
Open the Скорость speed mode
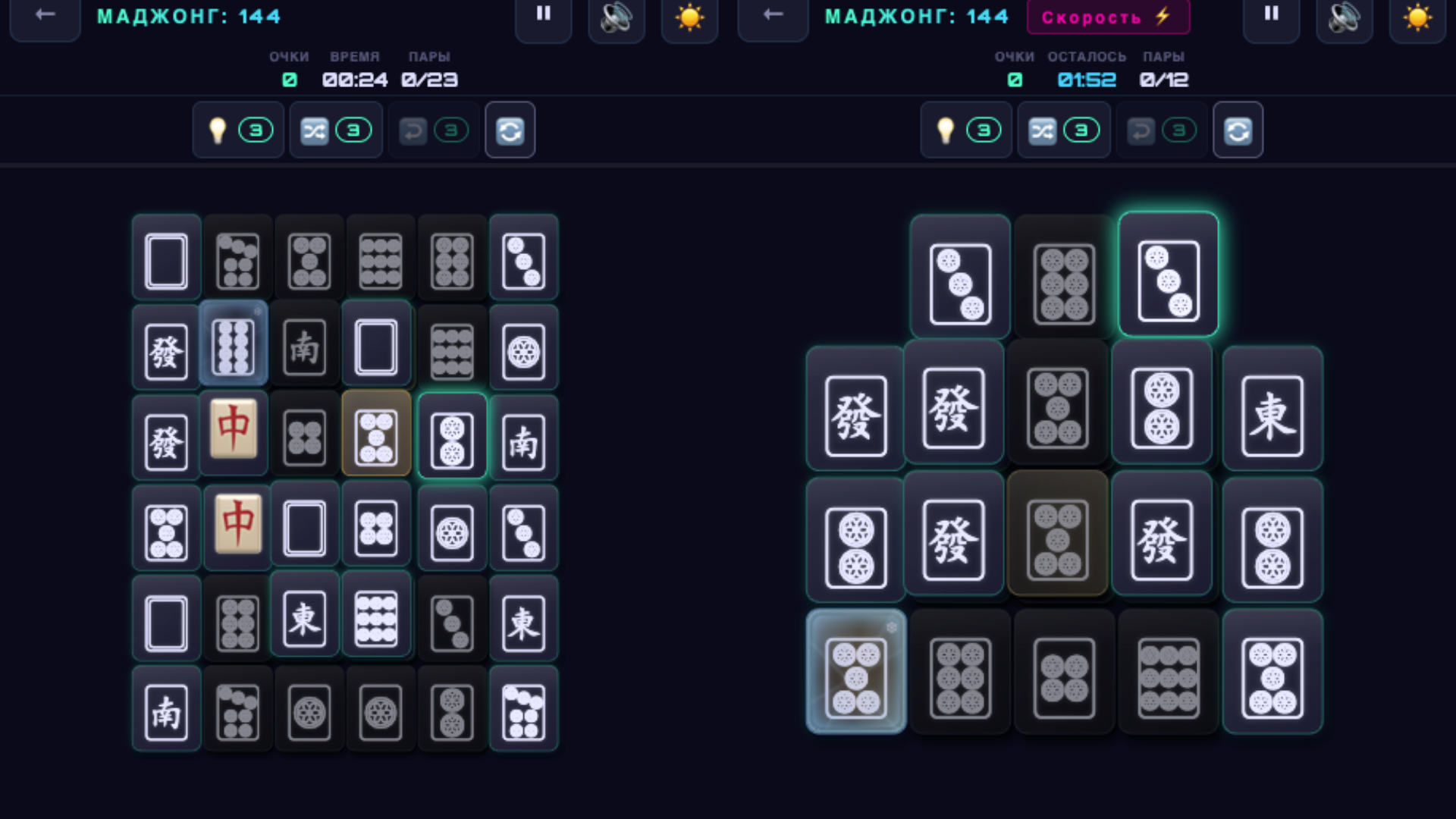[1108, 17]
